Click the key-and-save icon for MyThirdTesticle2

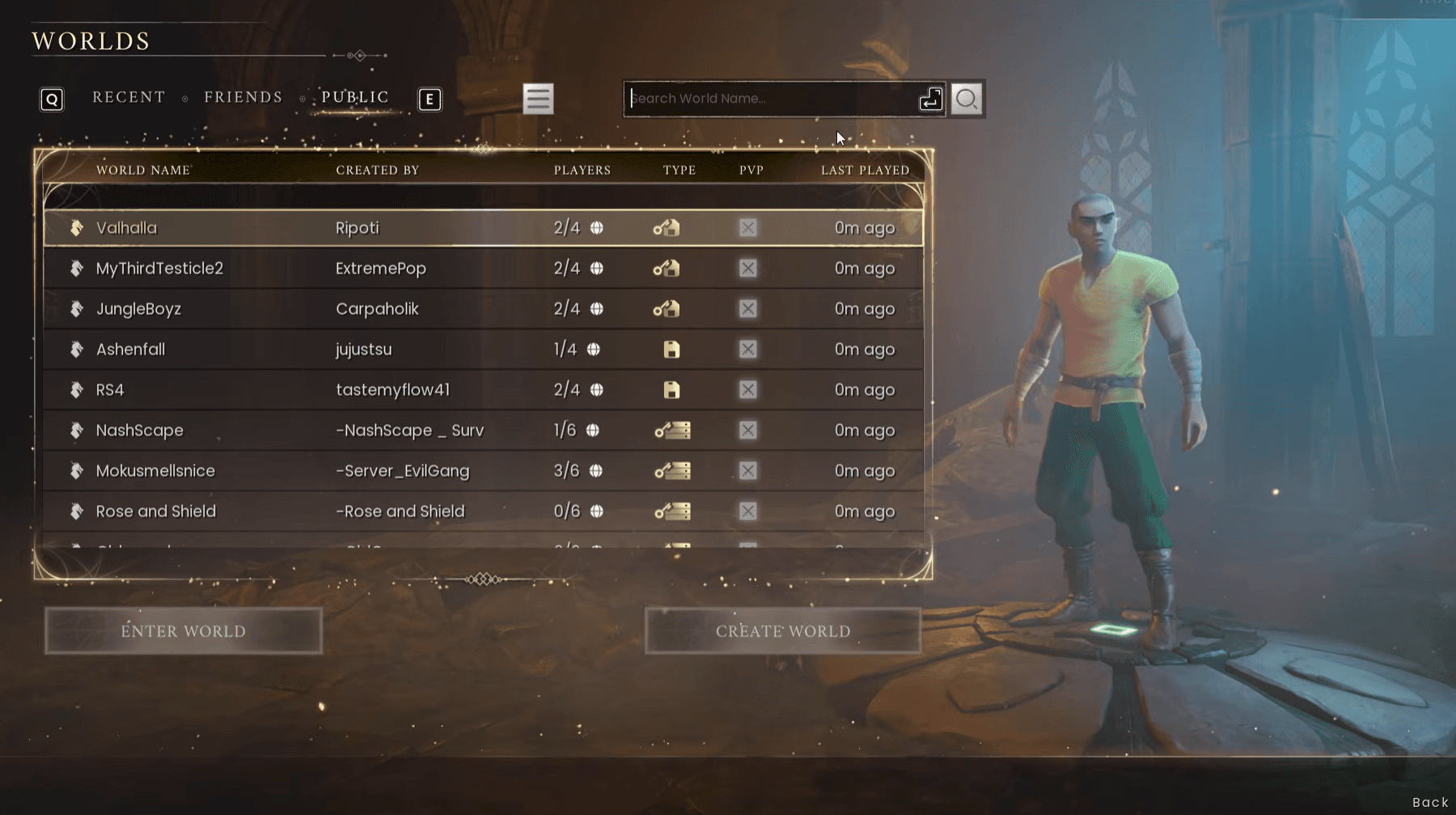click(x=667, y=268)
